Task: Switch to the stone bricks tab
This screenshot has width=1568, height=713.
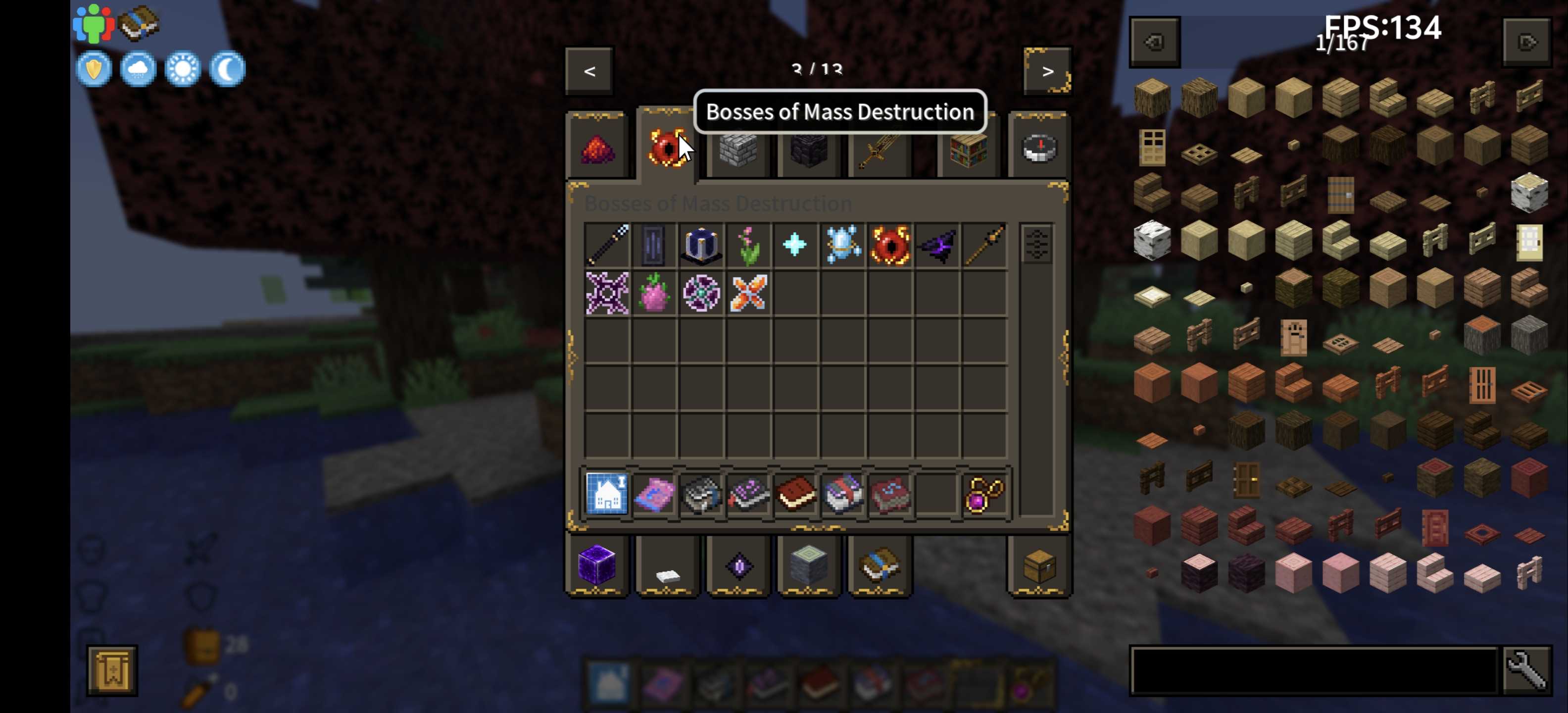Action: (x=738, y=149)
